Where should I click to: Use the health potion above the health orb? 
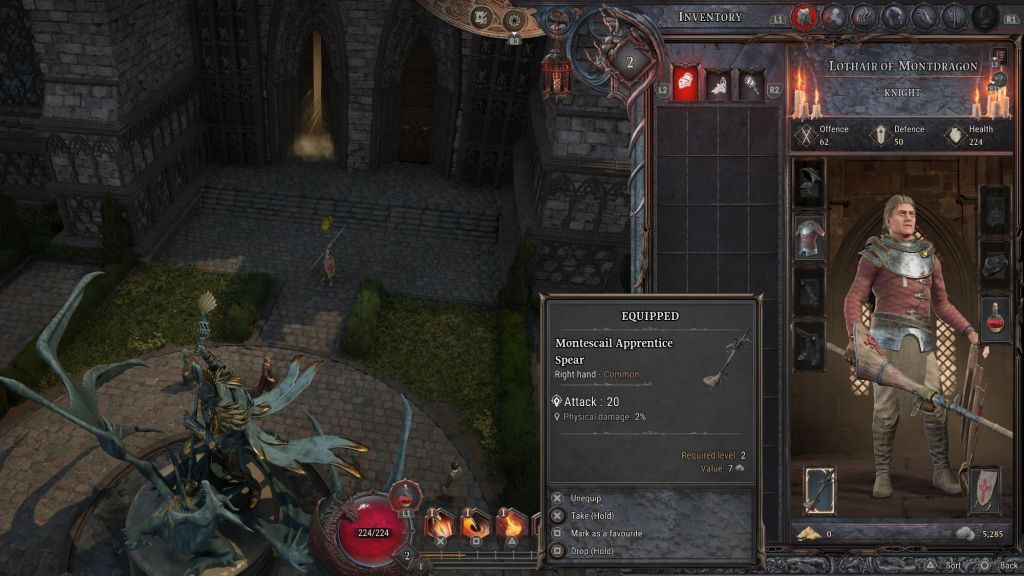pos(402,495)
